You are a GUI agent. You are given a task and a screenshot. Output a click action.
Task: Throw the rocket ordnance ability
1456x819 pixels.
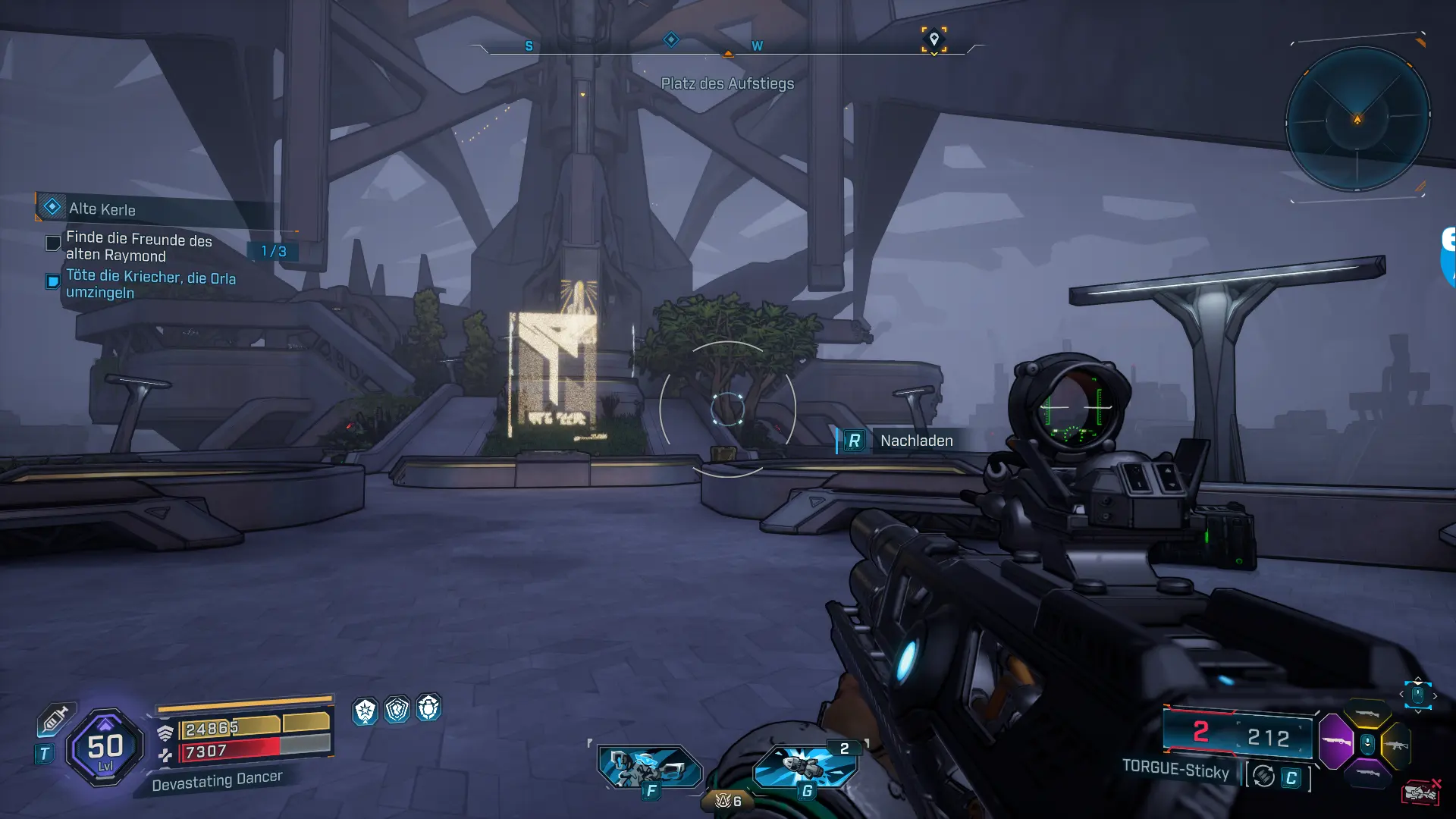pyautogui.click(x=805, y=766)
